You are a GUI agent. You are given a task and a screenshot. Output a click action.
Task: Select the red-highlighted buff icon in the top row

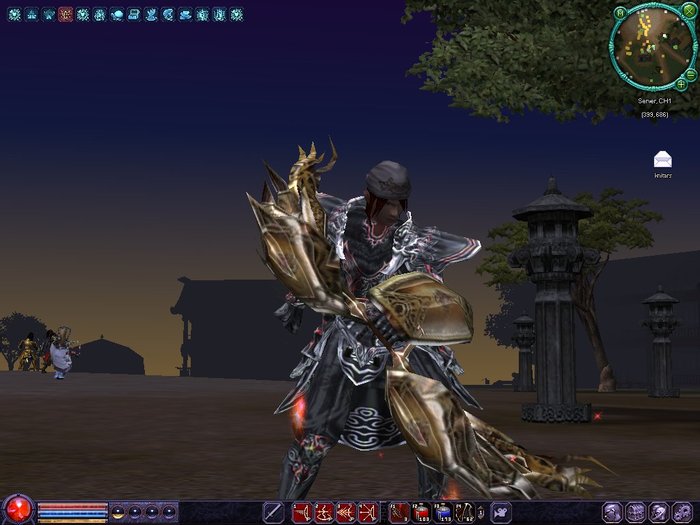[66, 15]
